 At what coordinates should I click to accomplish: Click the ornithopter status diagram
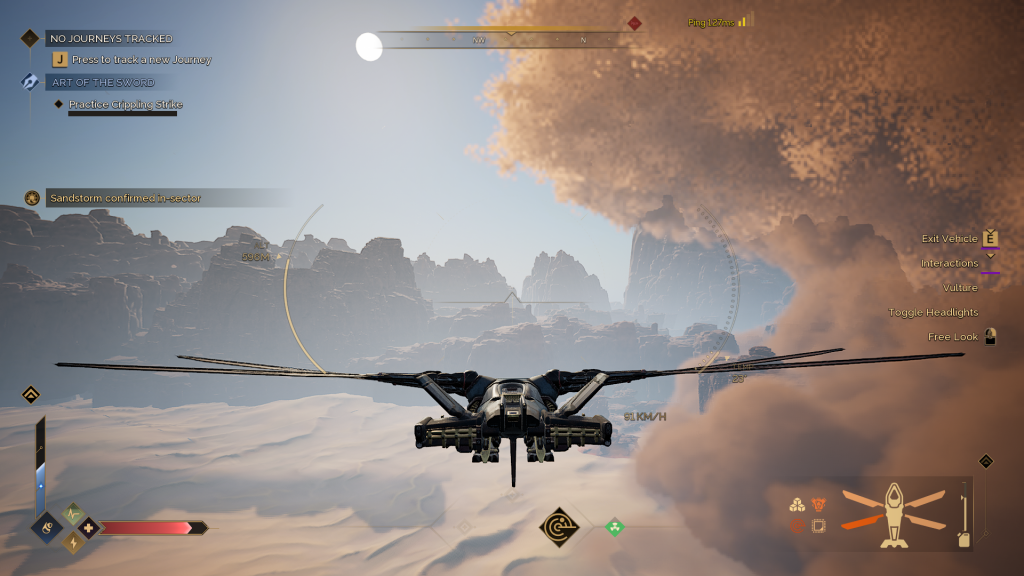pos(893,512)
